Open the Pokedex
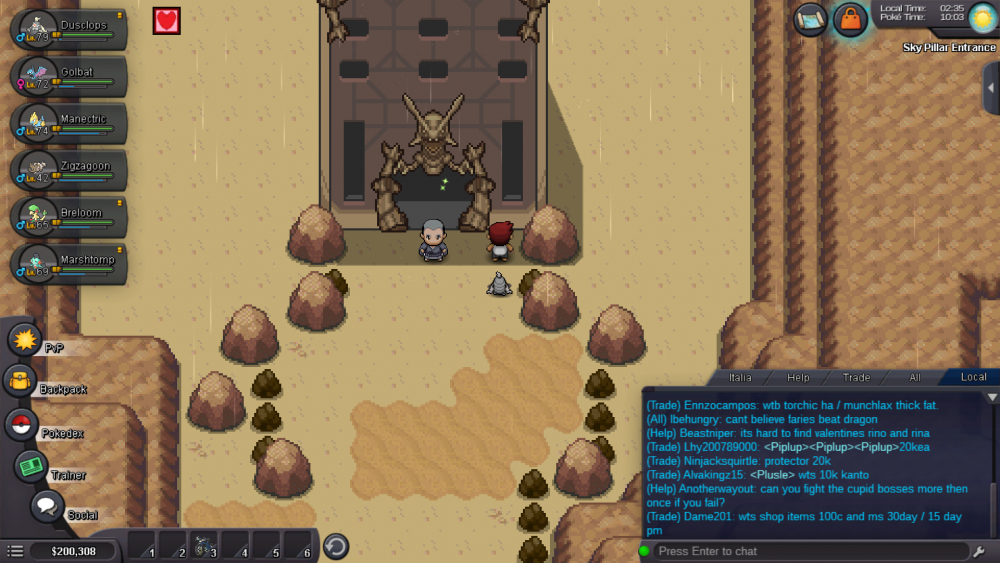The image size is (1000, 563). [21, 424]
